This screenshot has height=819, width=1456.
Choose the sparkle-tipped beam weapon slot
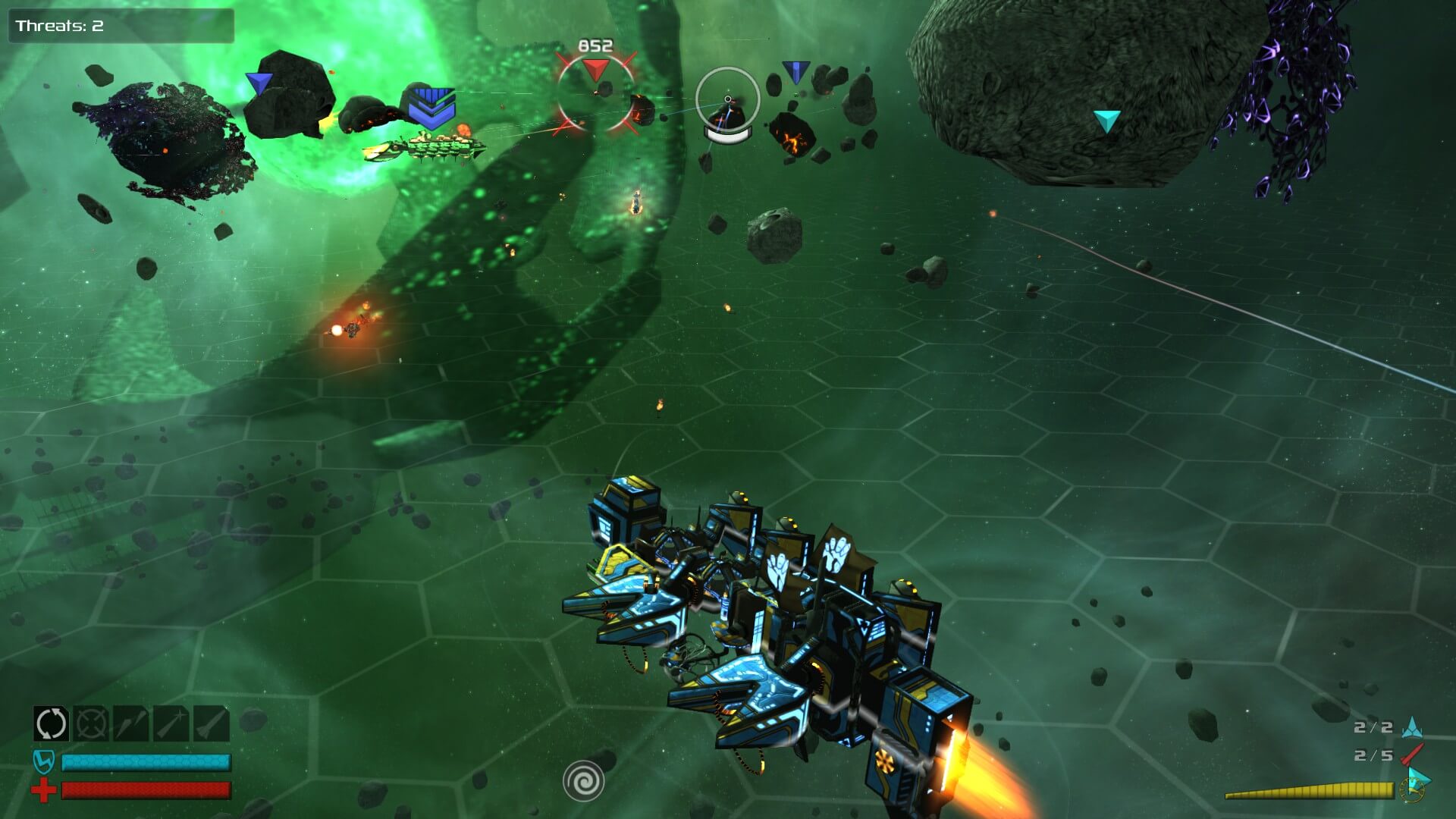pos(171,723)
